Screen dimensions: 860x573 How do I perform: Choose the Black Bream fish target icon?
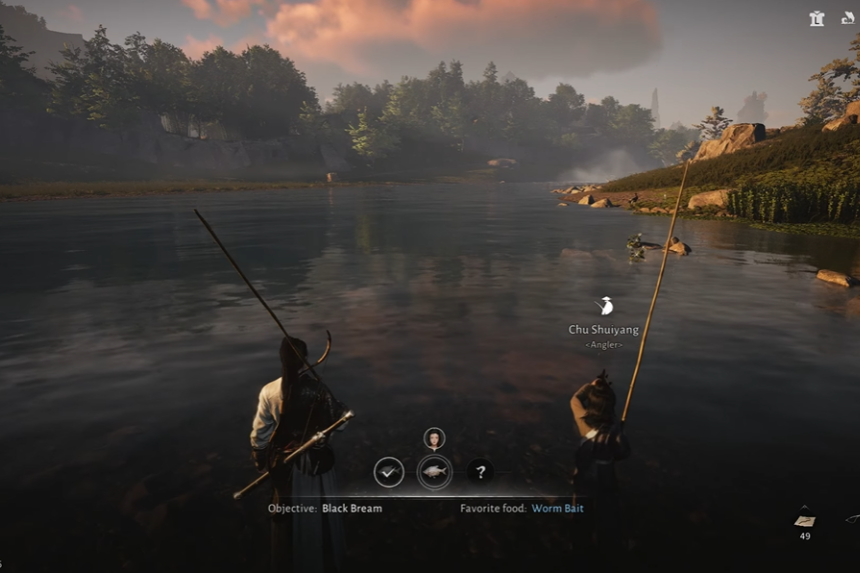click(x=434, y=472)
